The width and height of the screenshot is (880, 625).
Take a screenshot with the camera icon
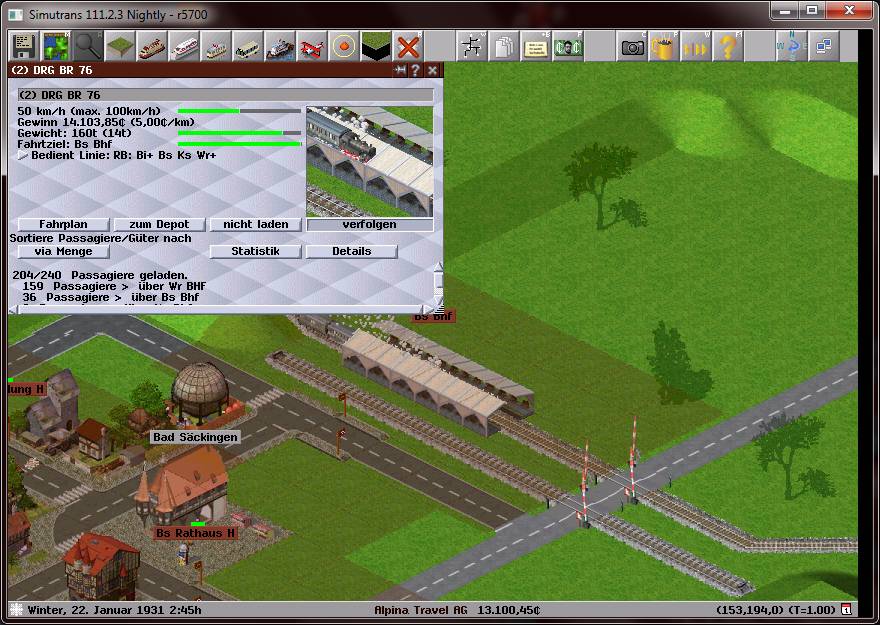632,46
